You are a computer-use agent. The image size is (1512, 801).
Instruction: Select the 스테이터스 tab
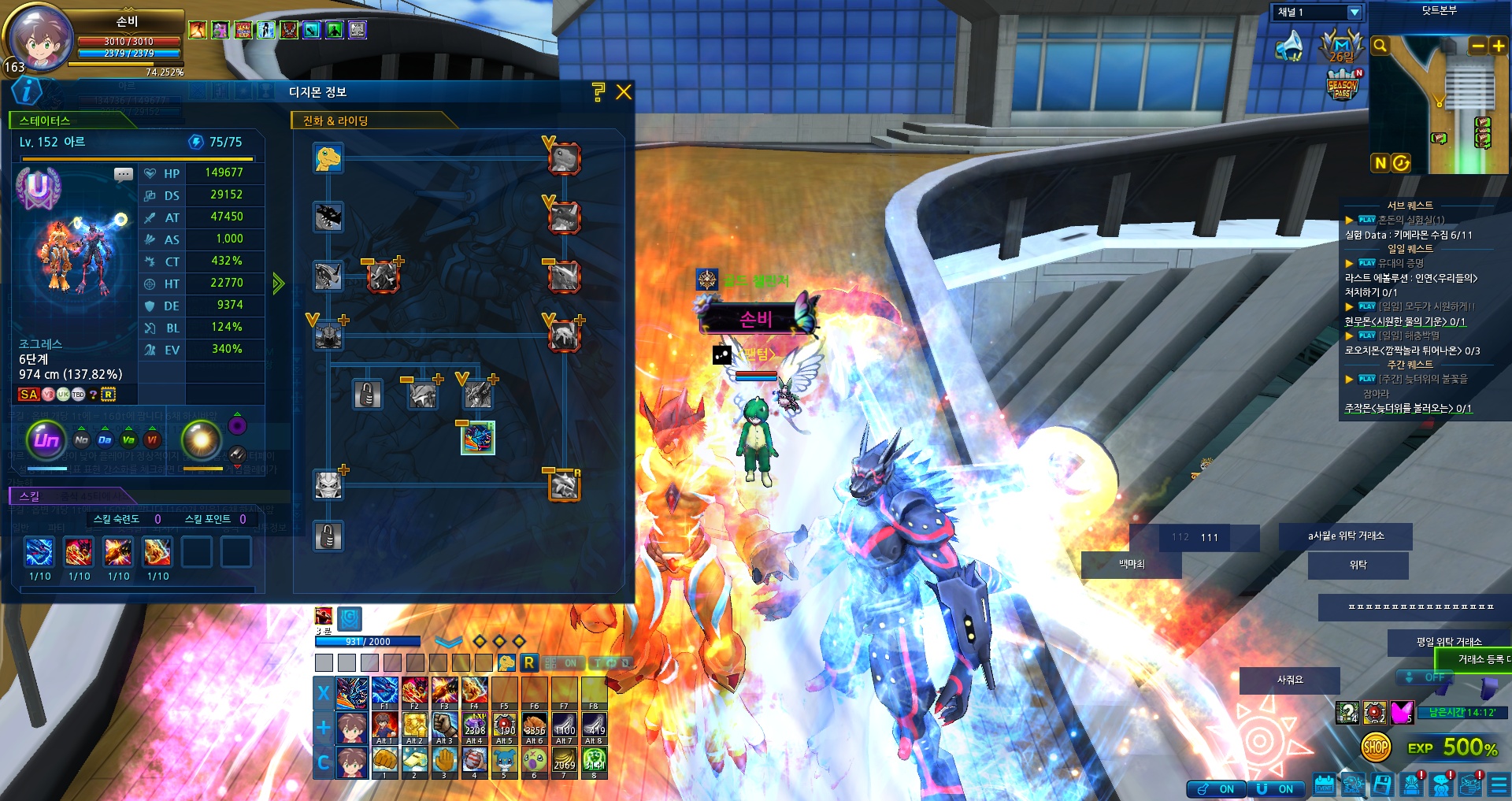(x=45, y=121)
